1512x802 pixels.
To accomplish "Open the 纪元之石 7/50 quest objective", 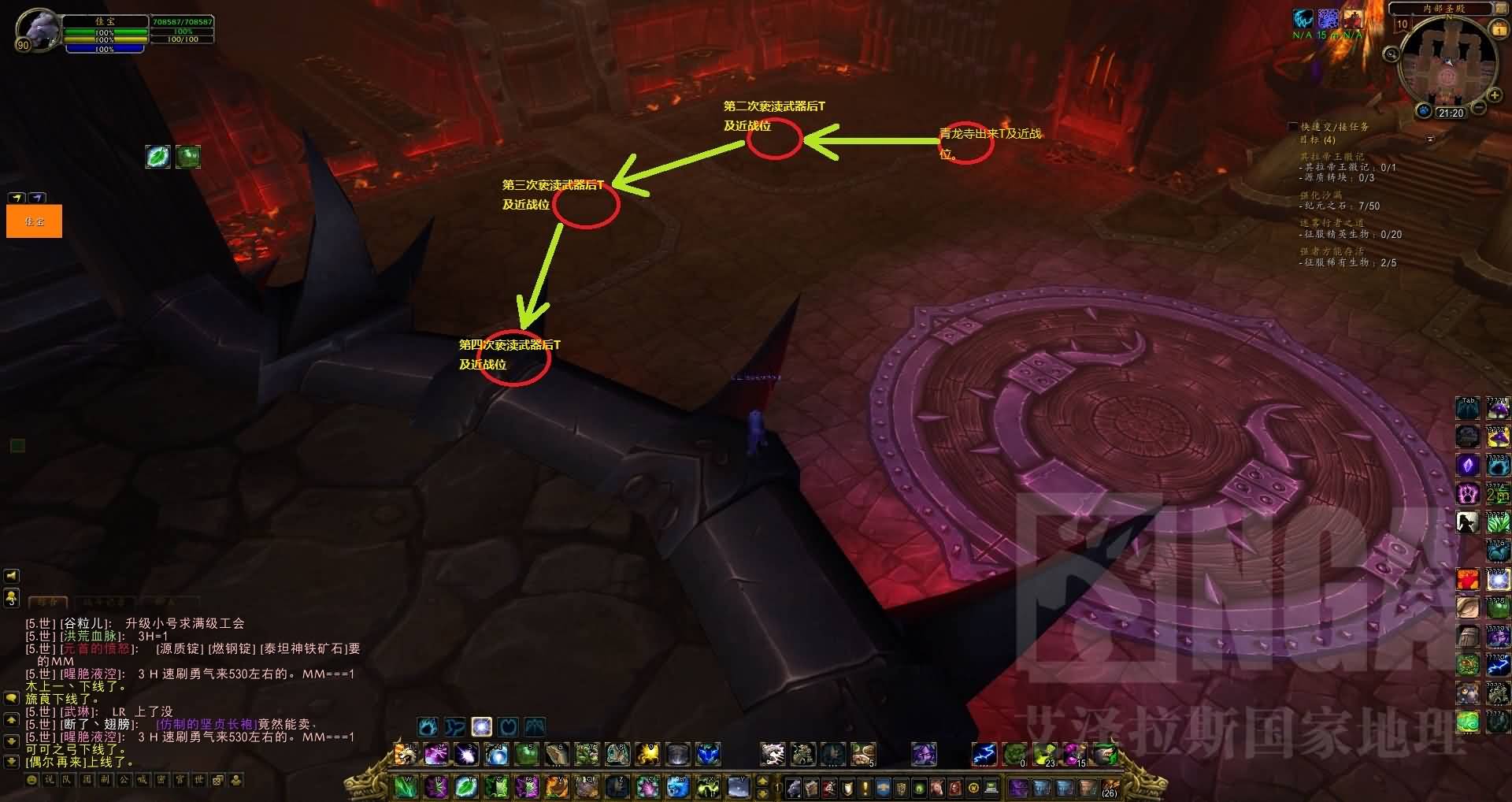I will (x=1340, y=206).
